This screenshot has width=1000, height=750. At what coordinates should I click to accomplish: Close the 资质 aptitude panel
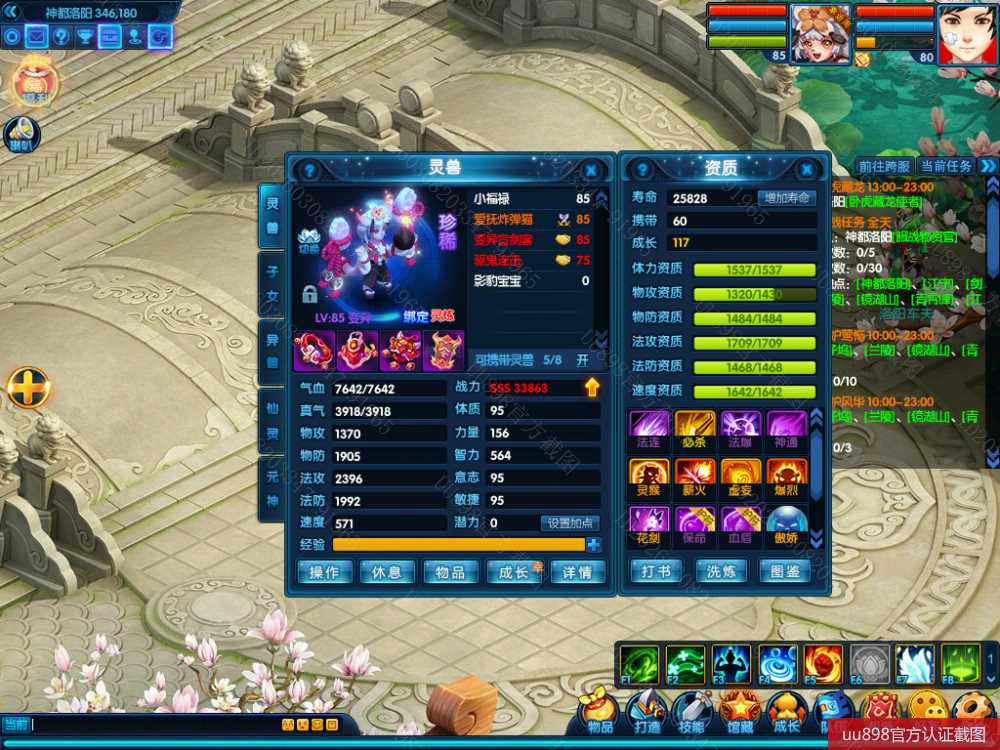pos(811,171)
